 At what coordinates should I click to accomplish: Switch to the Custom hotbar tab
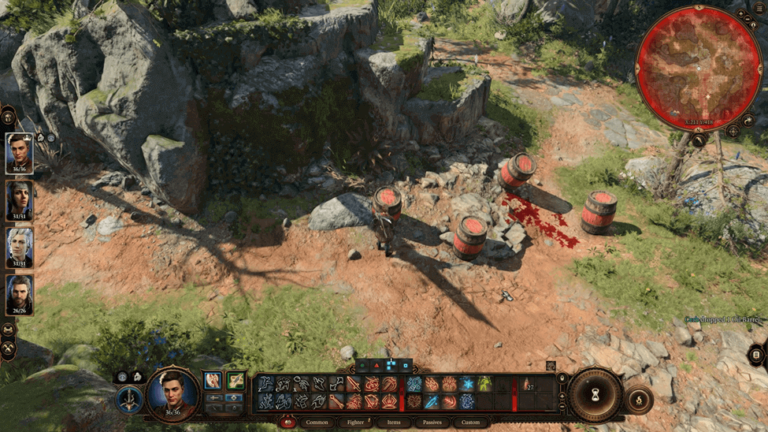tap(469, 423)
